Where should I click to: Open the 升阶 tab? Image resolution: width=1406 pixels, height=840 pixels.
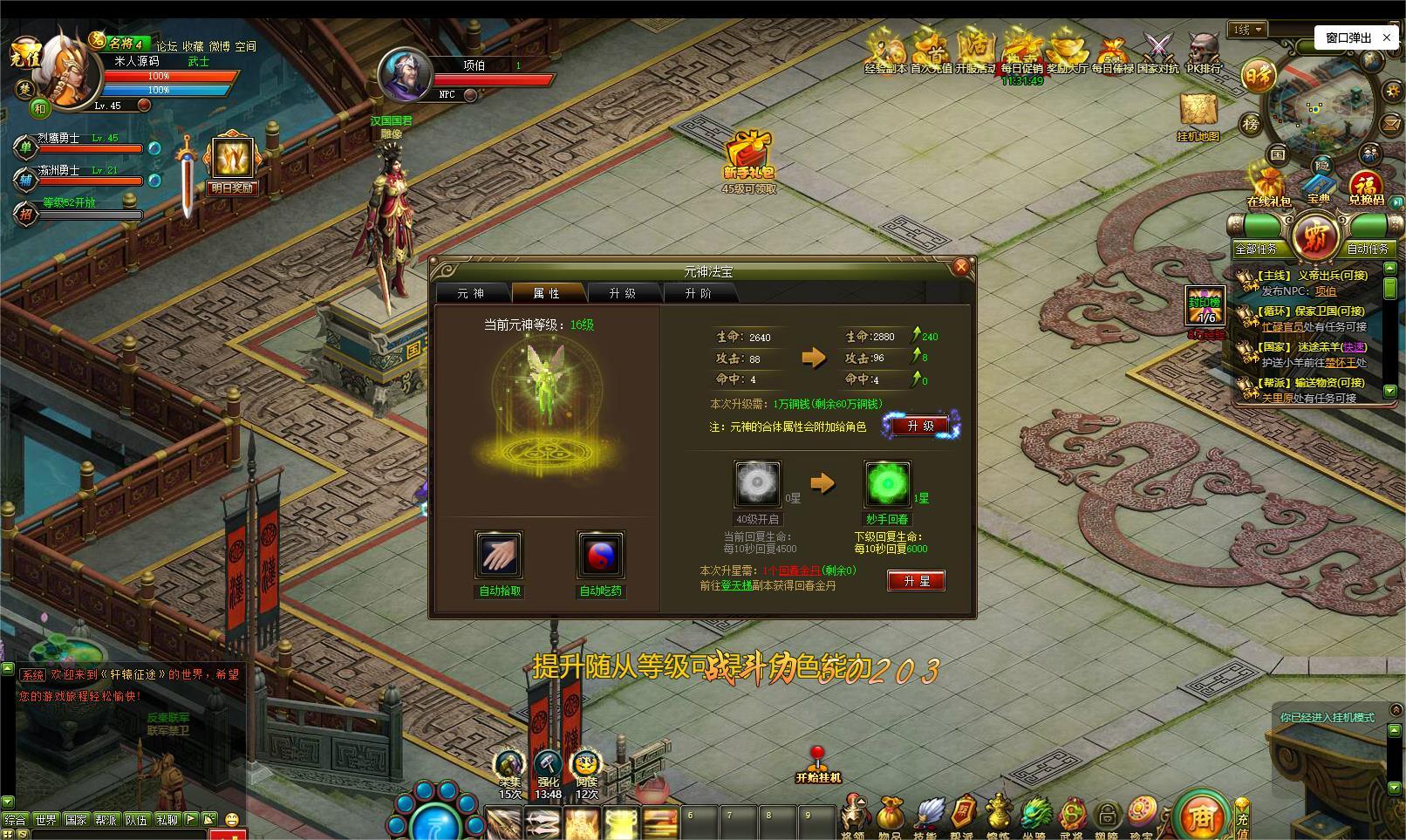pyautogui.click(x=699, y=293)
